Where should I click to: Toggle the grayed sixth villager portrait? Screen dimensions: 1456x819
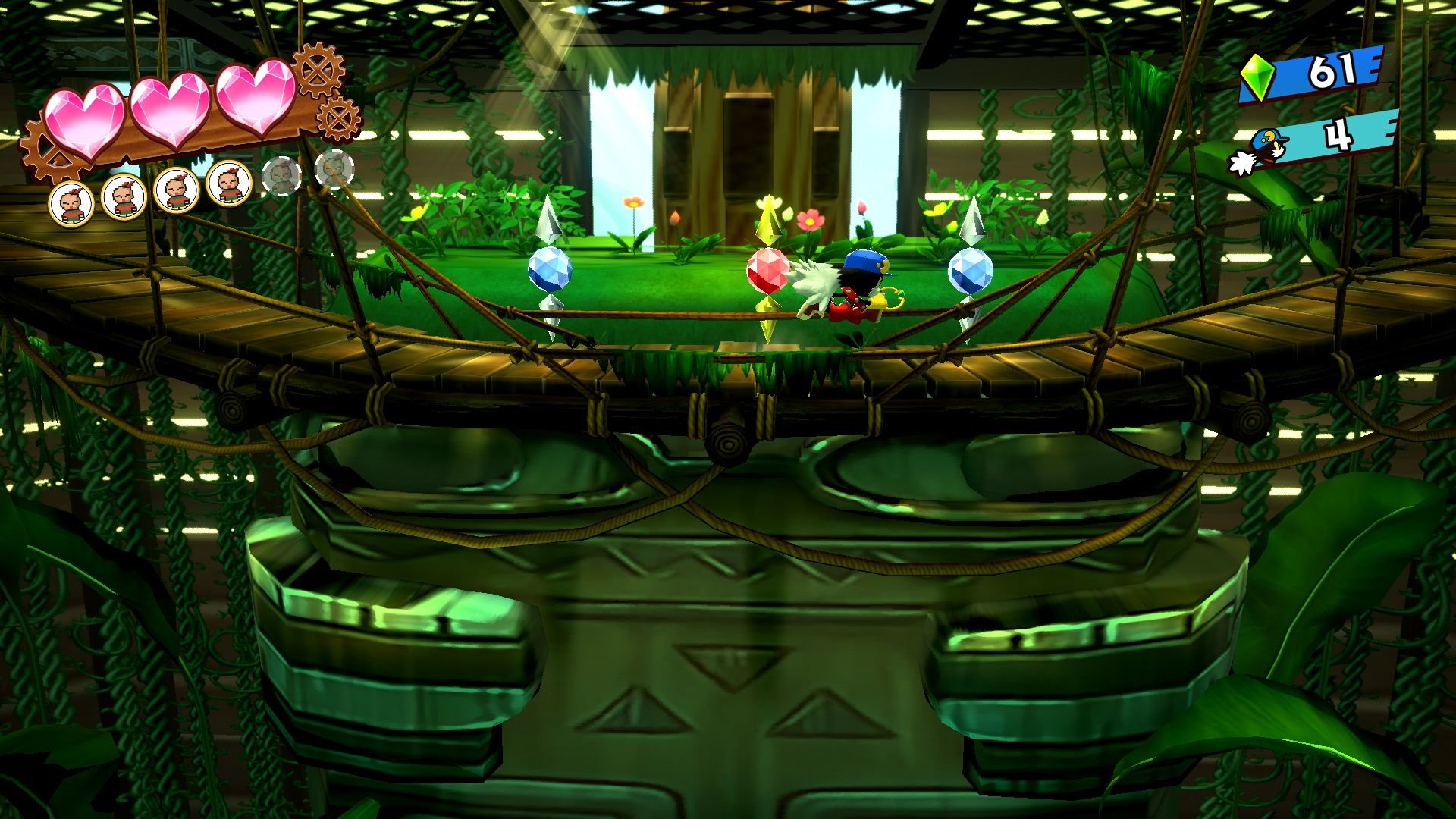pyautogui.click(x=335, y=171)
